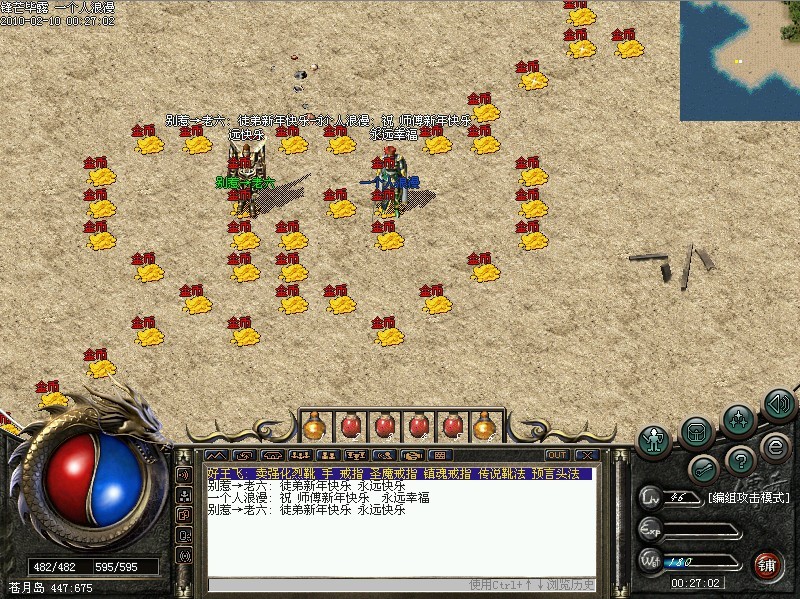The height and width of the screenshot is (599, 800).
Task: Open the question mark help button
Action: [x=740, y=460]
